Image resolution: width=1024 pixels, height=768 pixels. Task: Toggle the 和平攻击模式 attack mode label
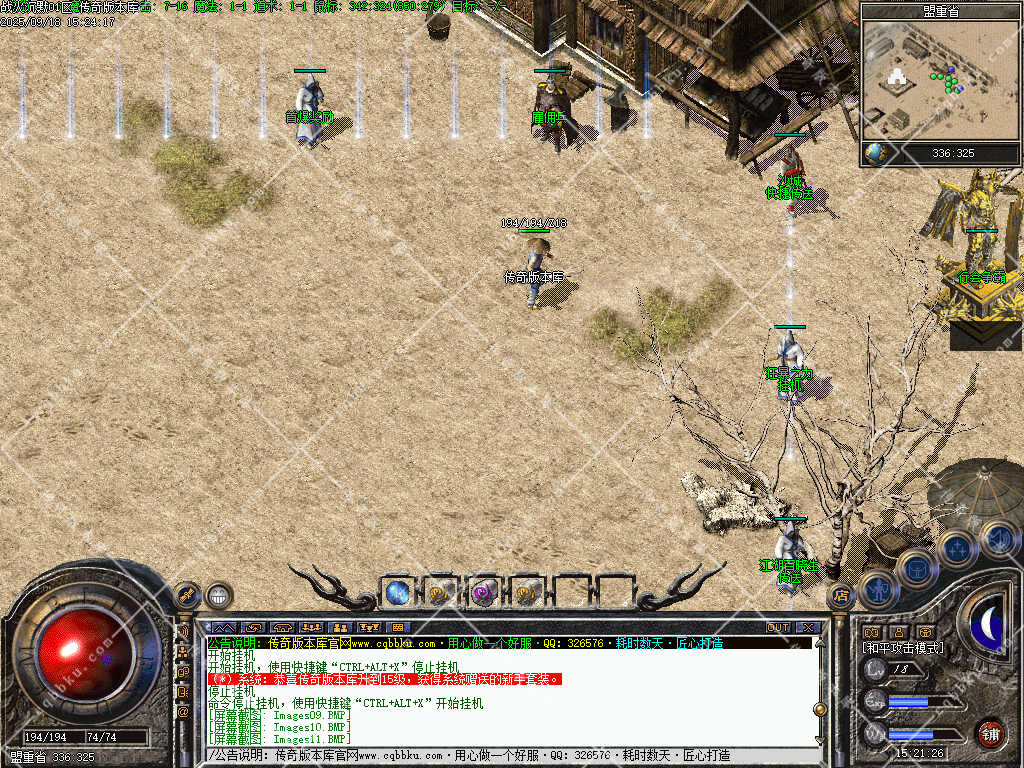click(902, 648)
